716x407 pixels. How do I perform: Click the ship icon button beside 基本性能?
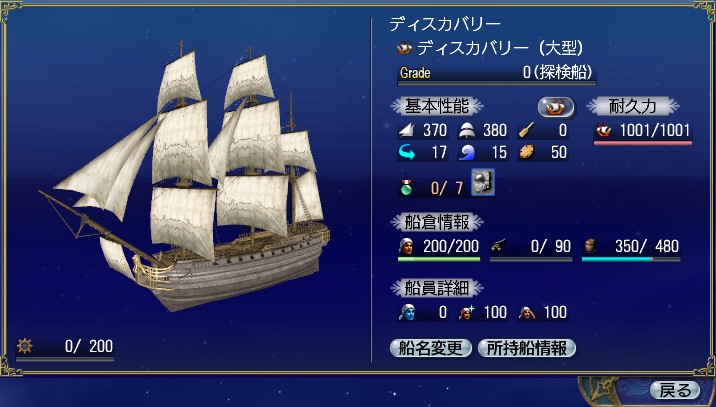pos(556,106)
